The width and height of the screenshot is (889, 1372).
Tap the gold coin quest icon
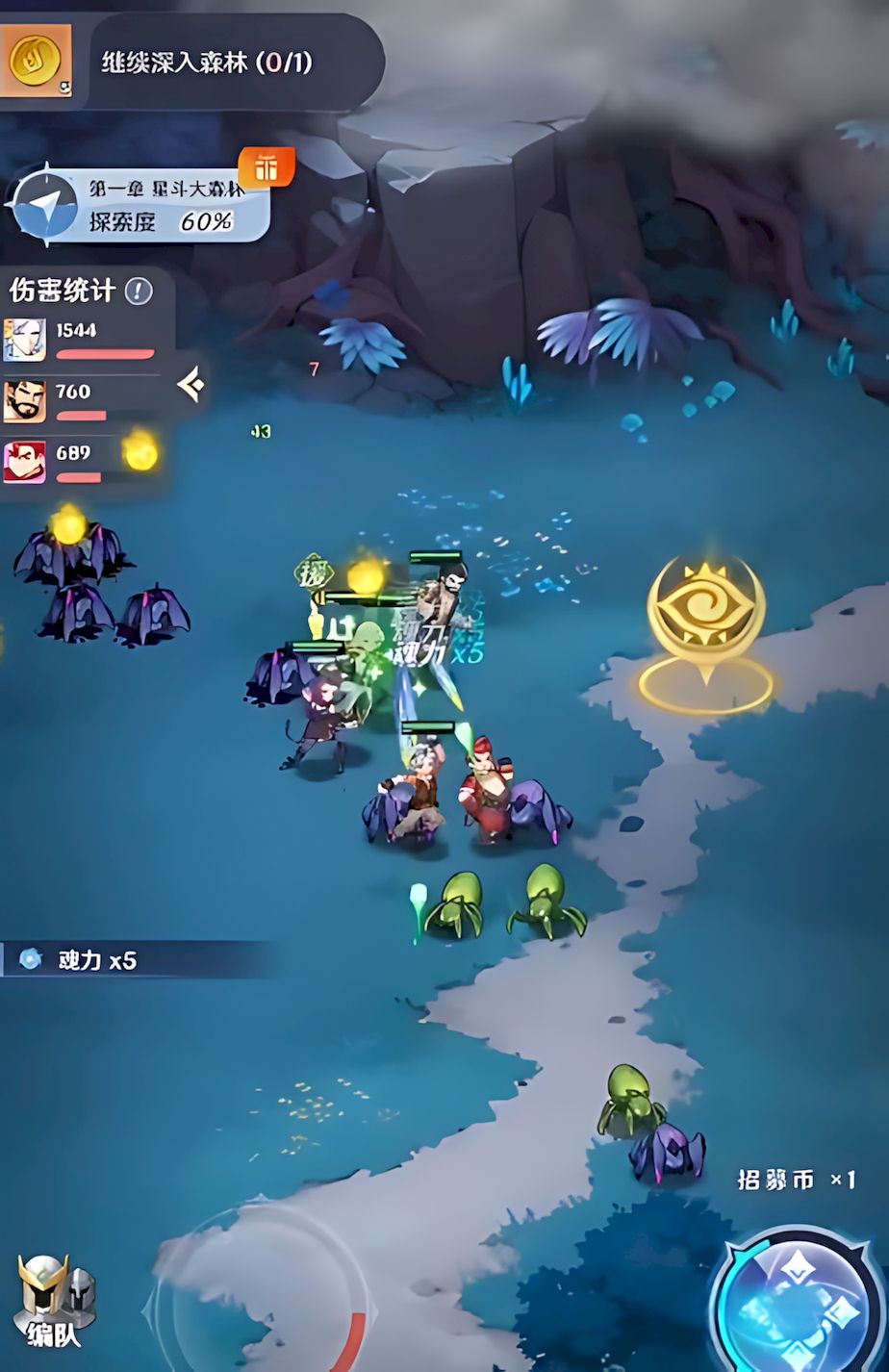pos(36,61)
